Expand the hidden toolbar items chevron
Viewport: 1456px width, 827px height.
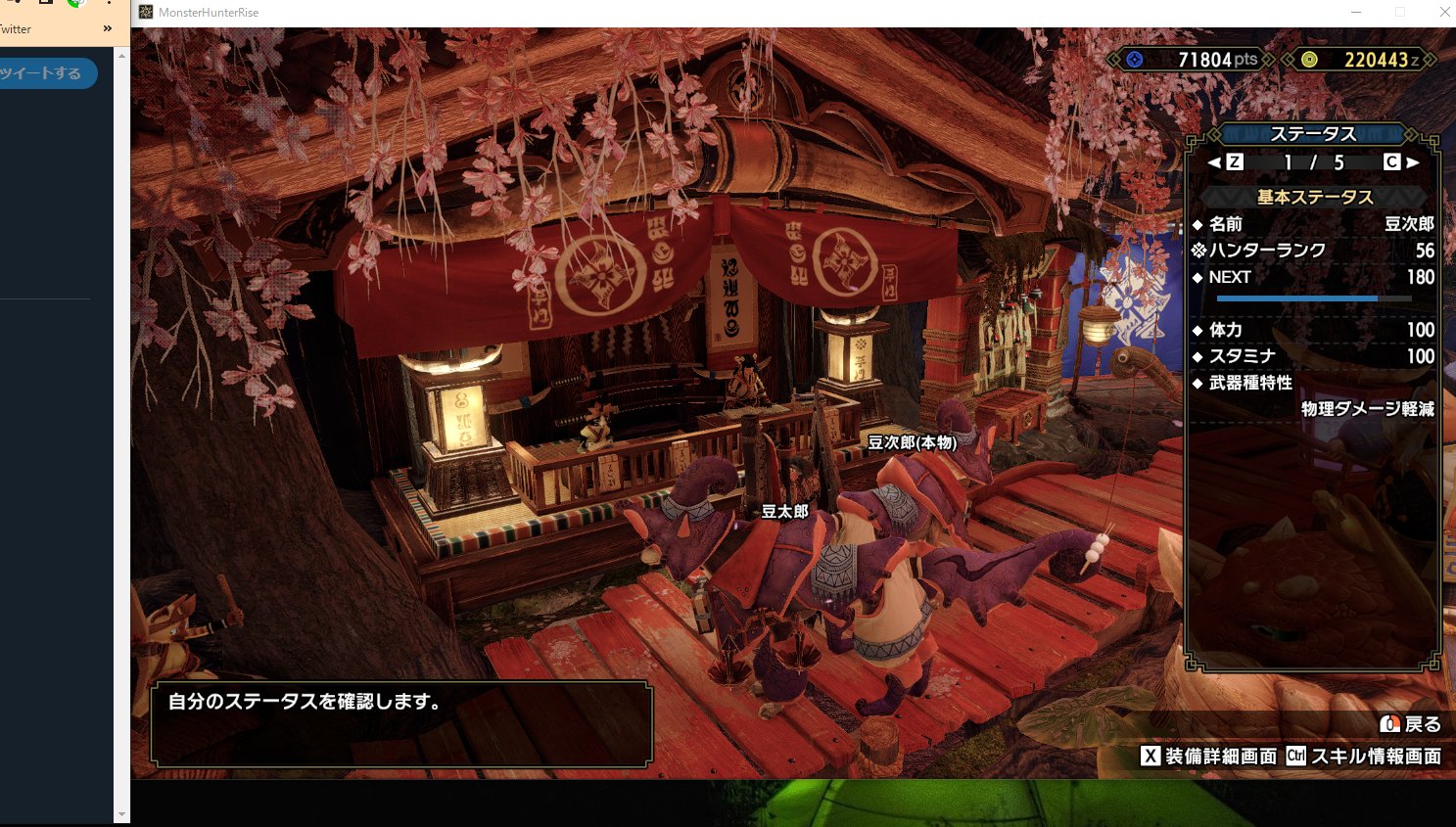(108, 28)
